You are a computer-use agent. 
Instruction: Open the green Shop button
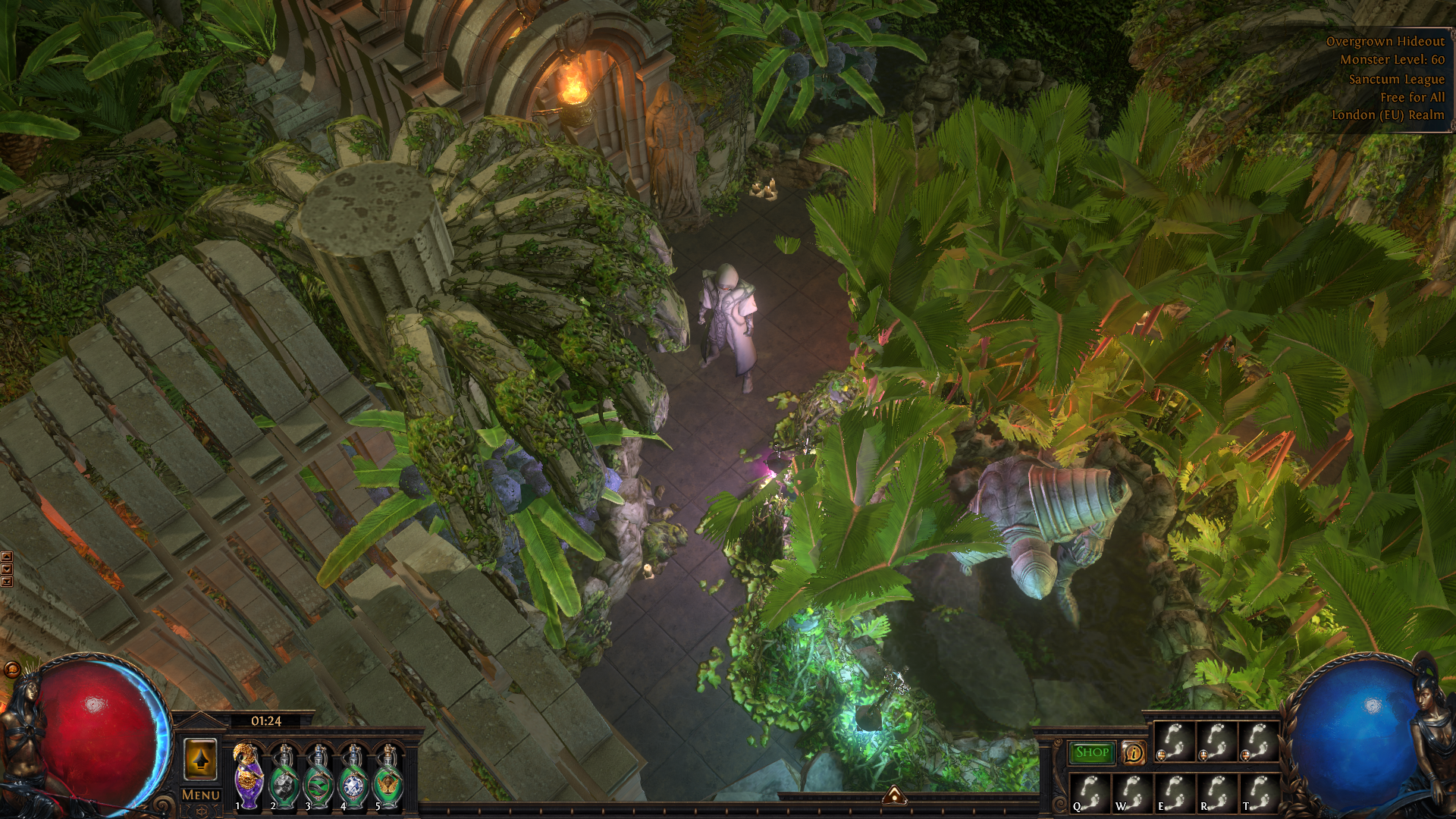pos(1092,752)
